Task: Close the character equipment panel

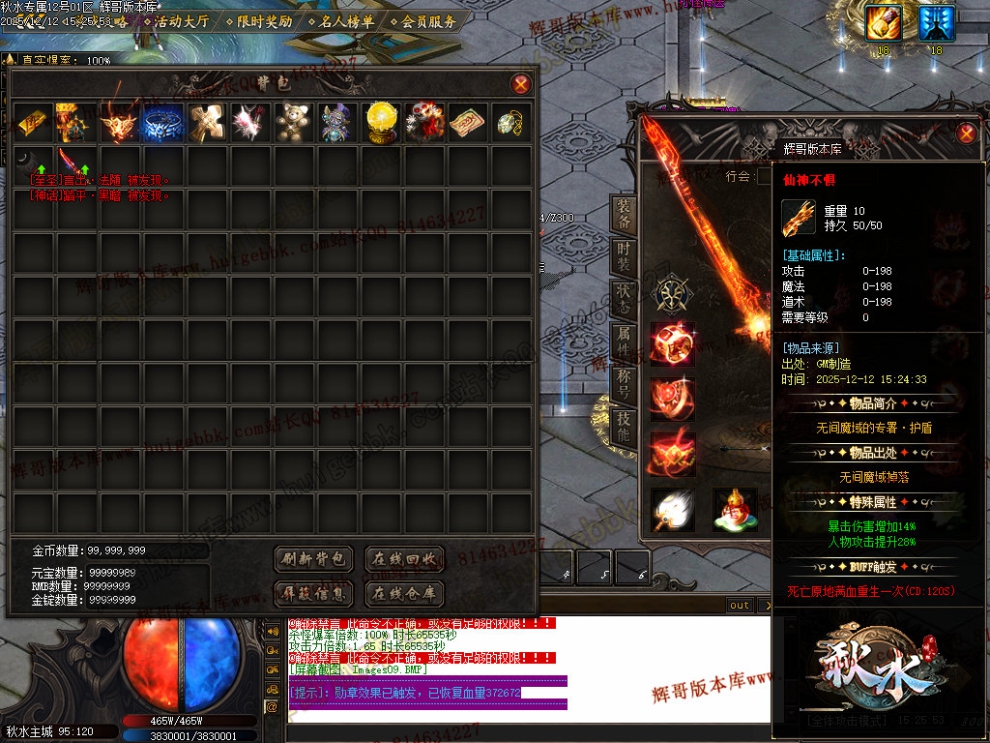Action: [x=966, y=133]
